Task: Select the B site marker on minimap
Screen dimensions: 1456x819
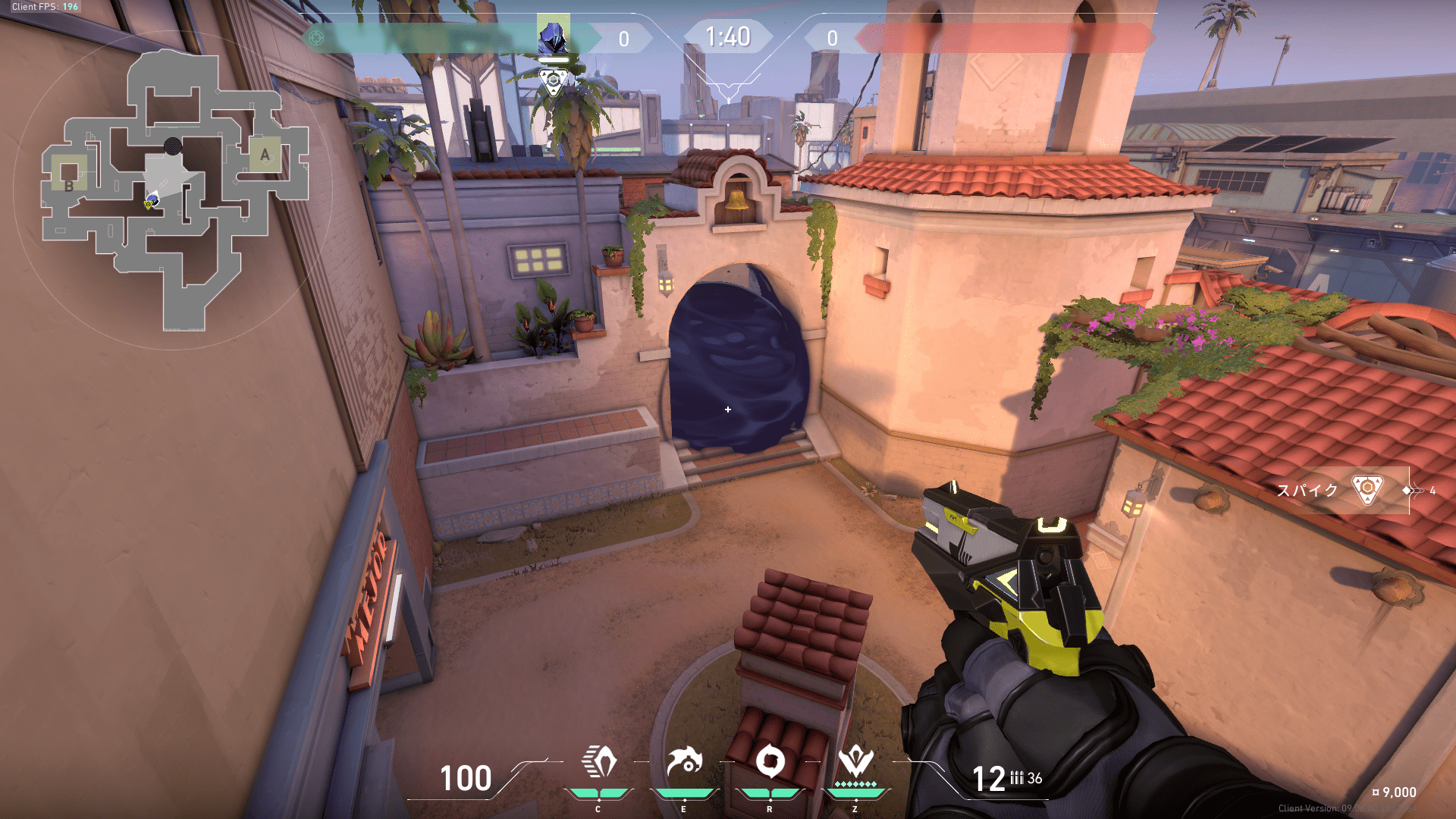Action: pyautogui.click(x=69, y=185)
